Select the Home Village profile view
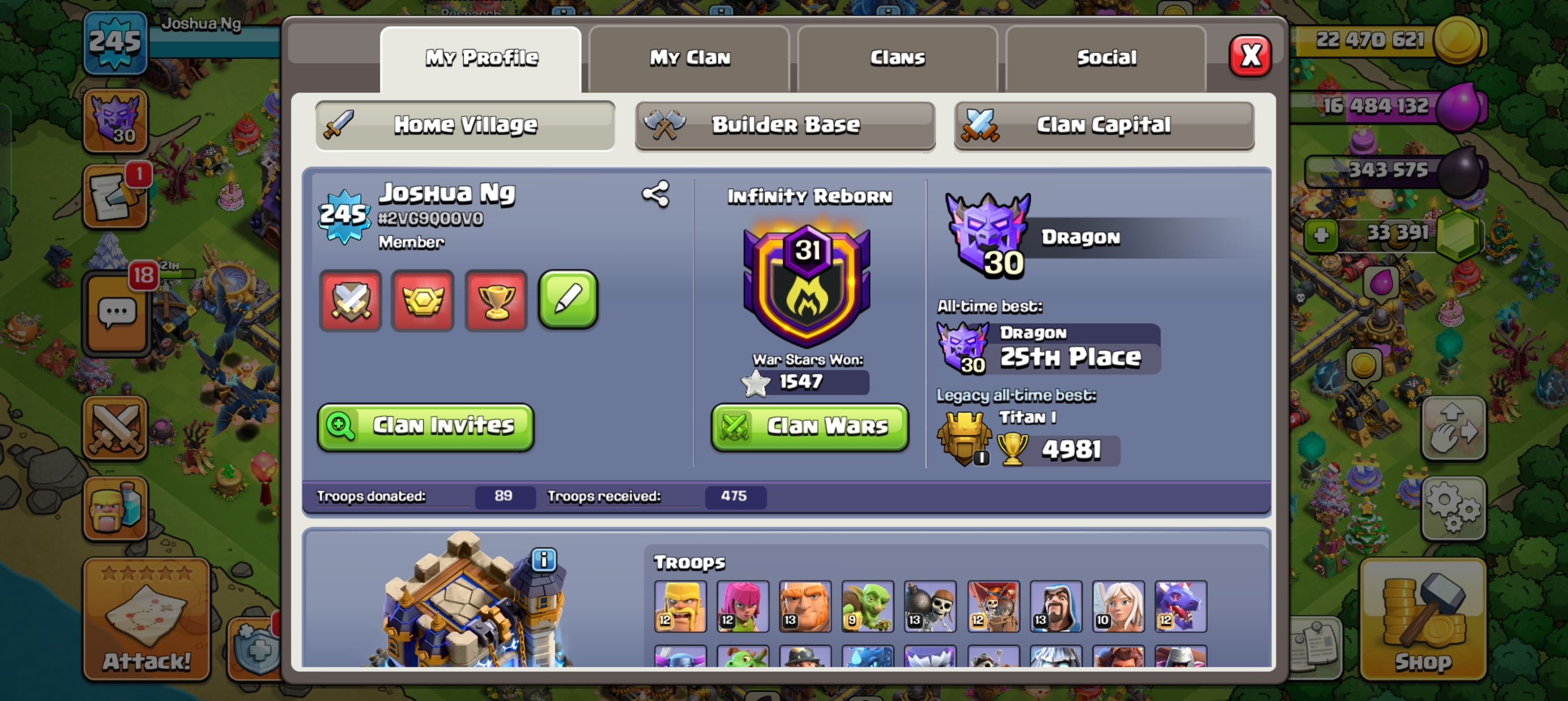Image resolution: width=1568 pixels, height=701 pixels. click(465, 125)
